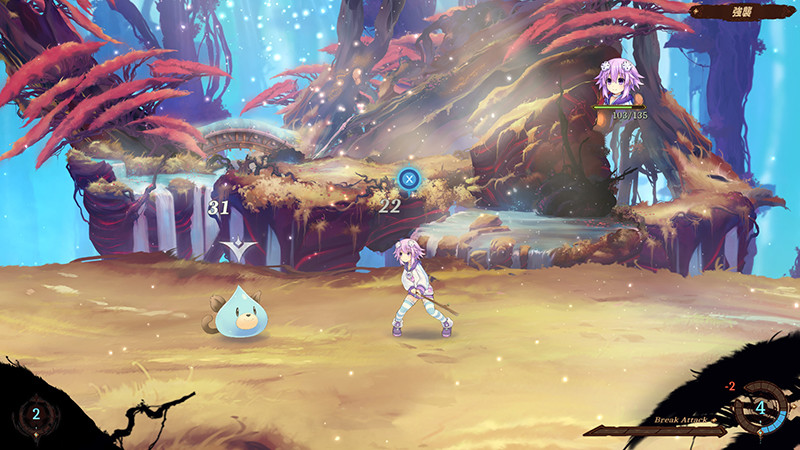Click the 強襲 formation banner
The width and height of the screenshot is (800, 450).
tap(744, 11)
